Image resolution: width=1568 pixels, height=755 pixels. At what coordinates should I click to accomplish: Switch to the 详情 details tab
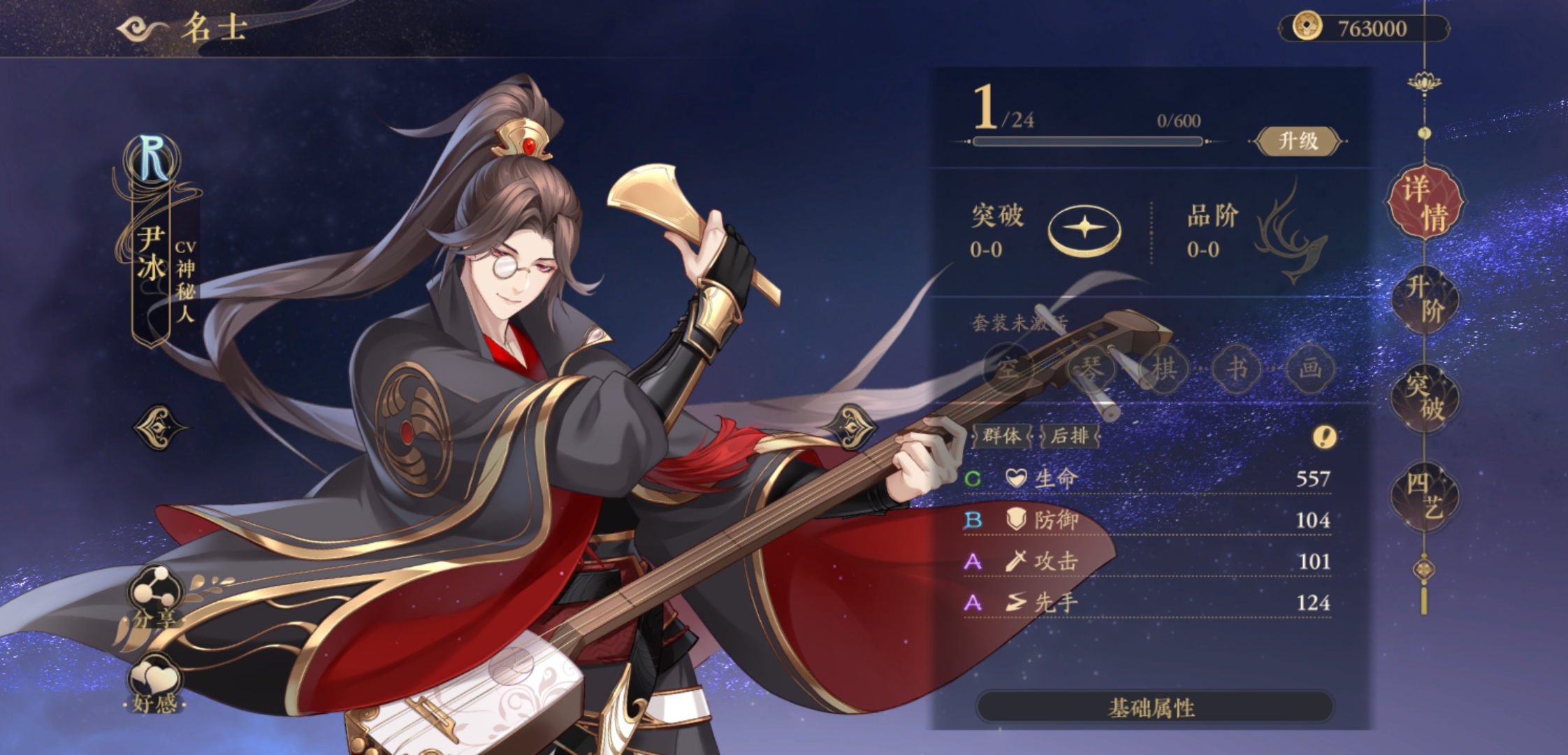(1425, 203)
